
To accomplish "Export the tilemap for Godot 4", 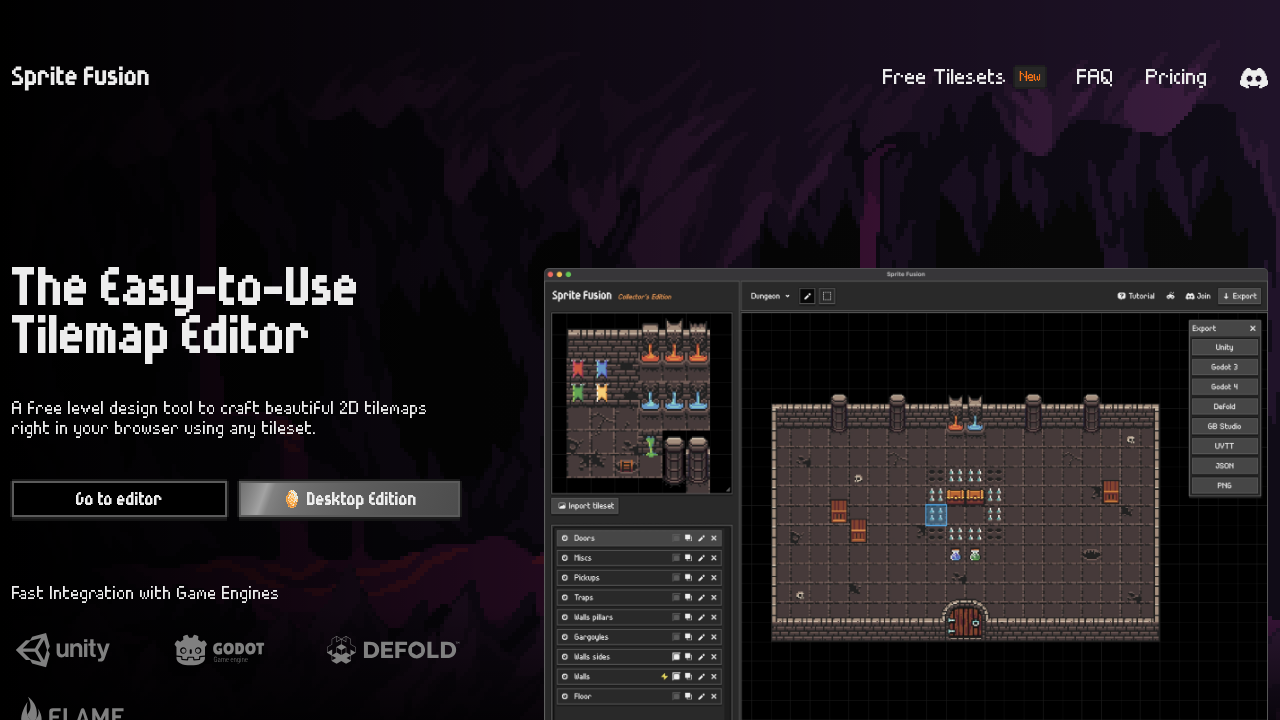I will (1224, 386).
